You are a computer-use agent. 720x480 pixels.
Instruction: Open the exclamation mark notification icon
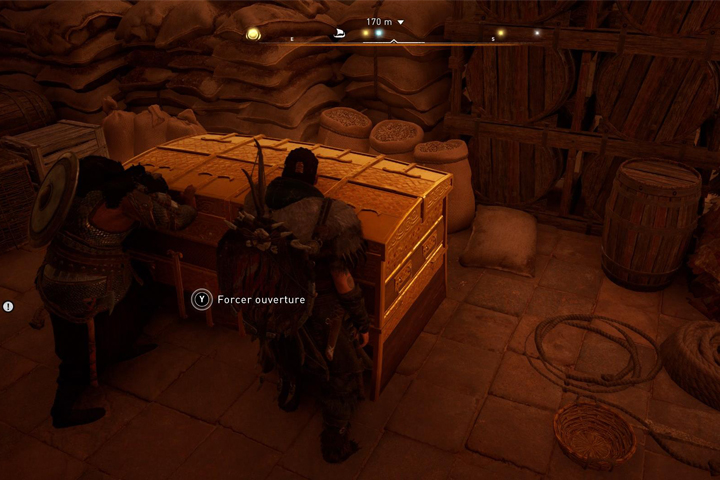tap(8, 306)
